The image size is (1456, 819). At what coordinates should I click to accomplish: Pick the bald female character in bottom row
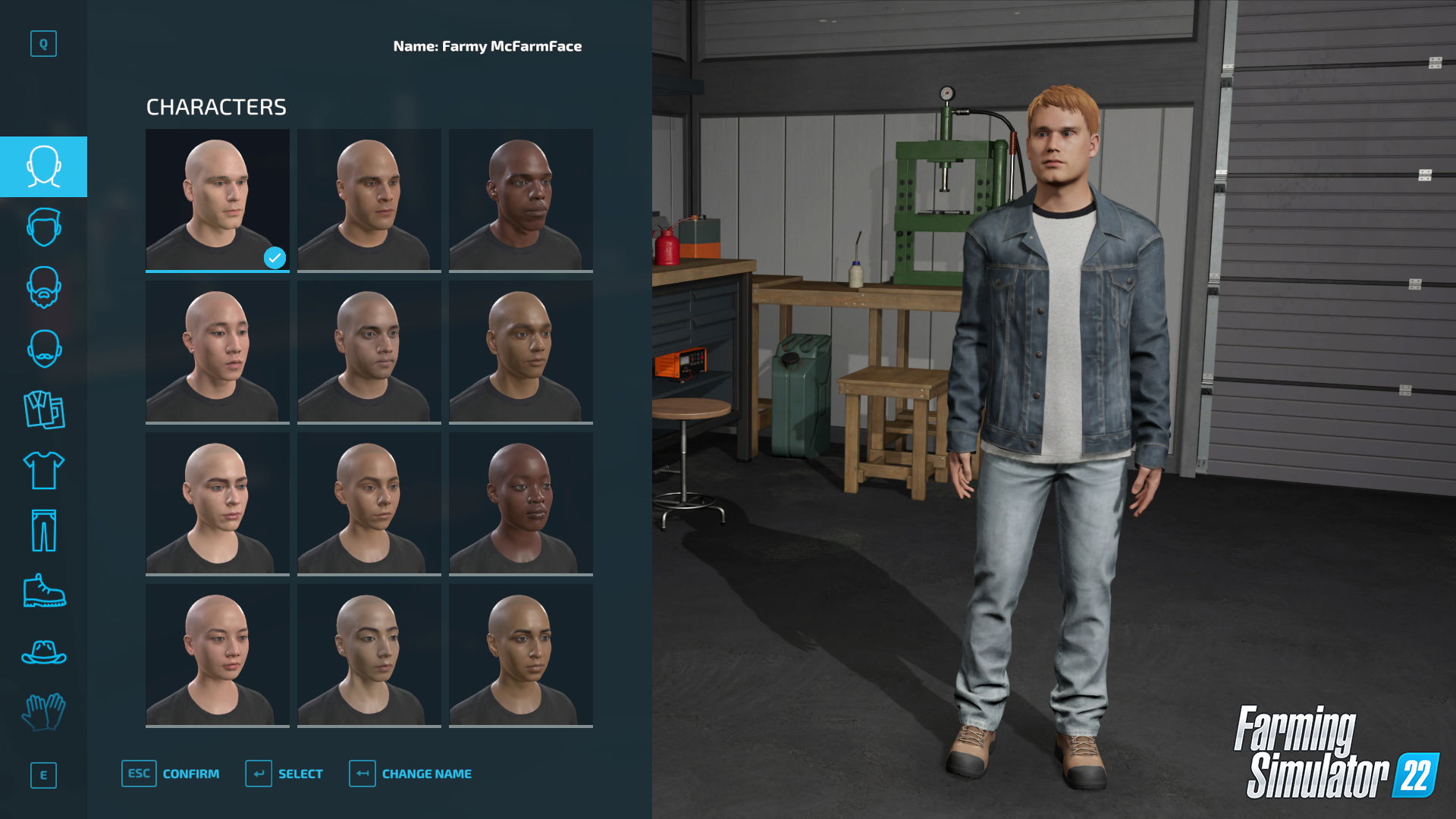[x=217, y=654]
